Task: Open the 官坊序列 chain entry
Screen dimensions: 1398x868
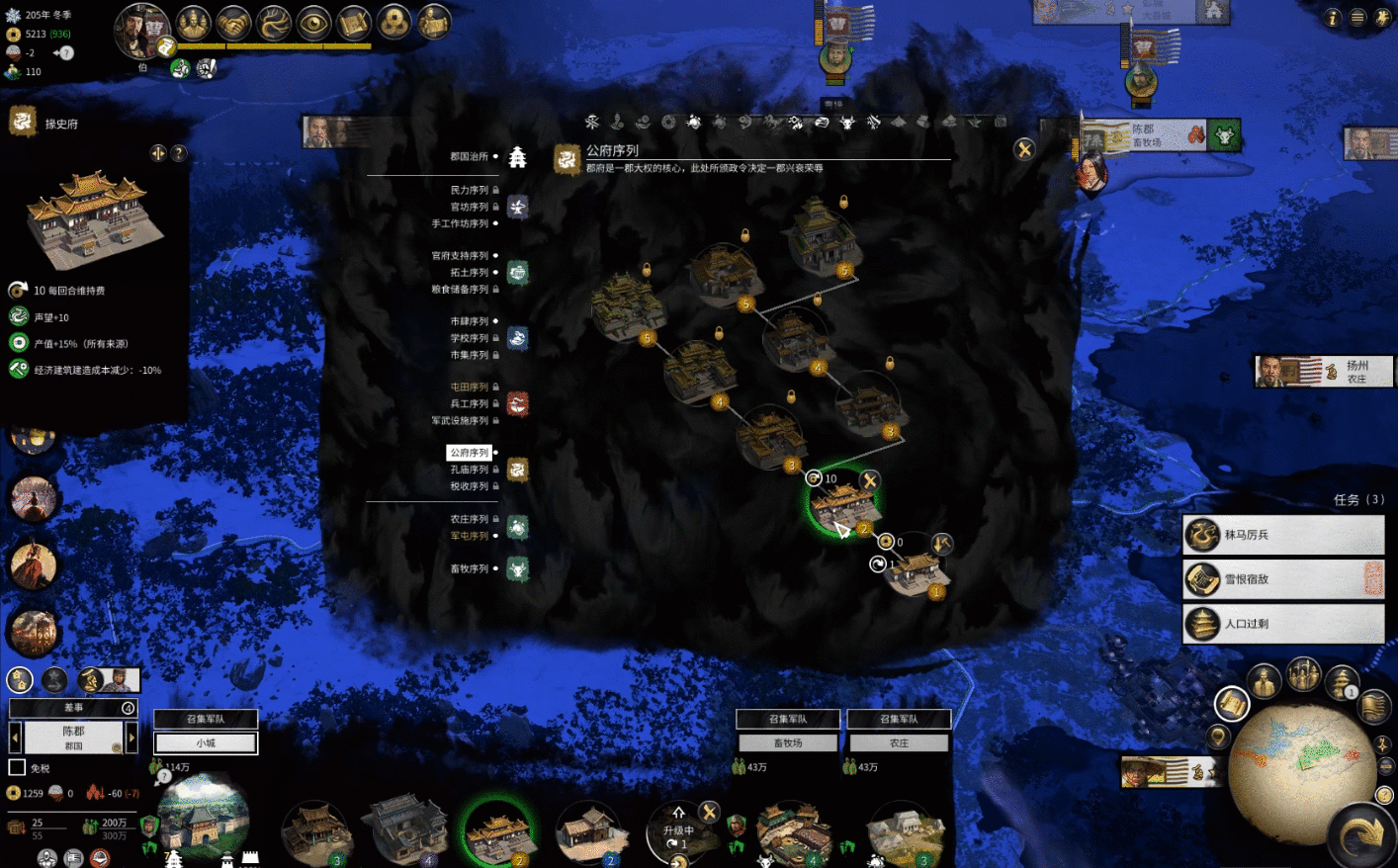Action: point(470,207)
